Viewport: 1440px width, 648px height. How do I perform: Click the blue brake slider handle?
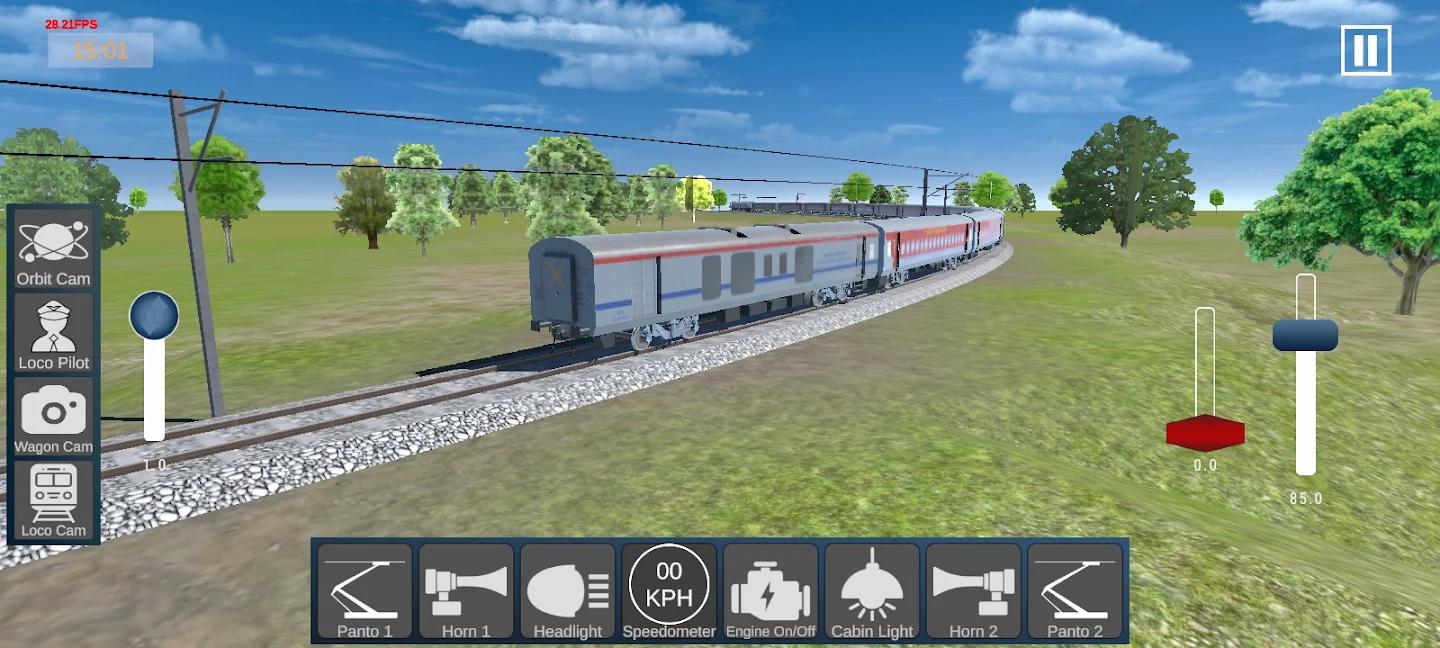click(x=1305, y=335)
